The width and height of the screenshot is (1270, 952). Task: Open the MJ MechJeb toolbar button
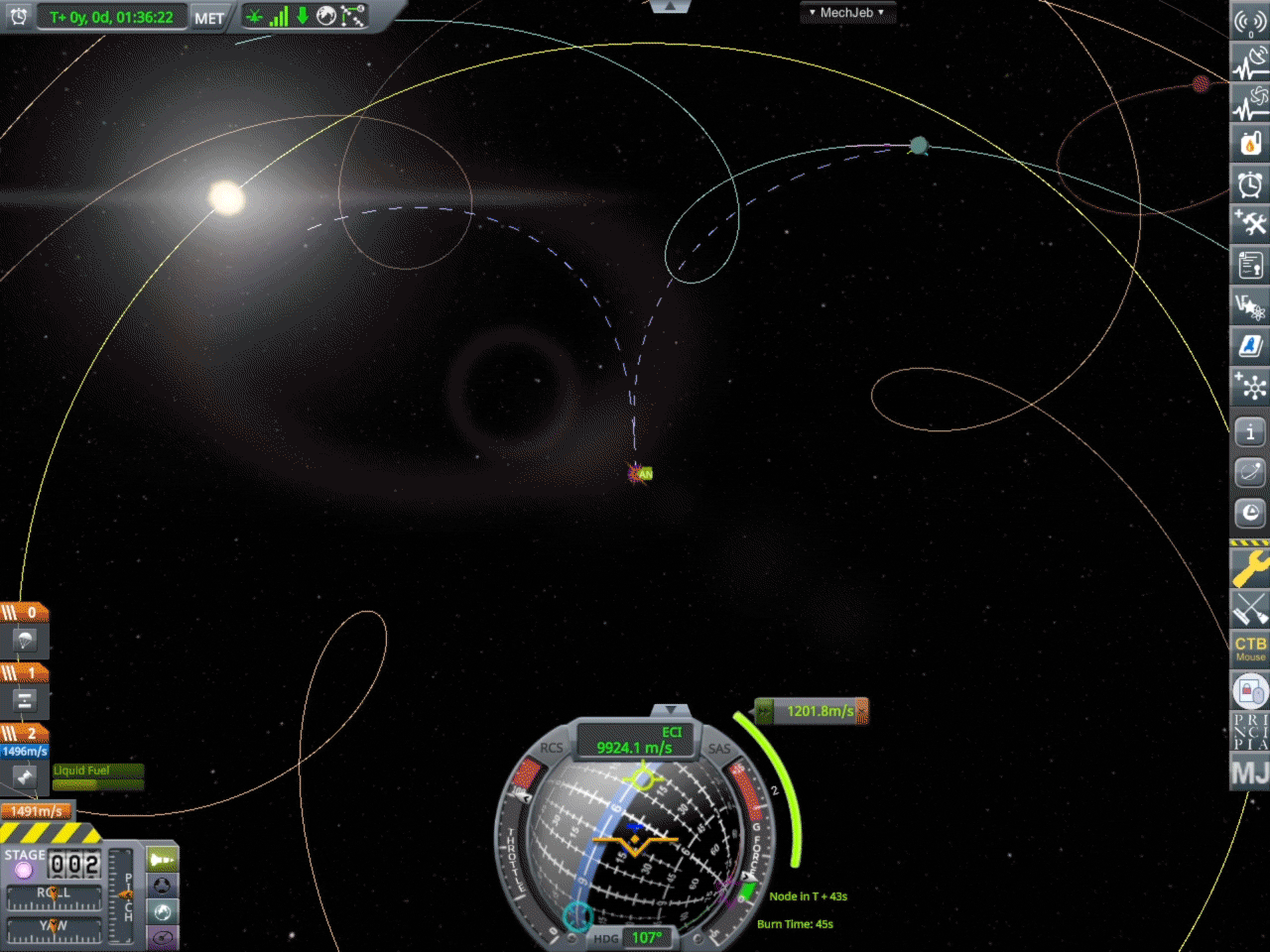1249,772
